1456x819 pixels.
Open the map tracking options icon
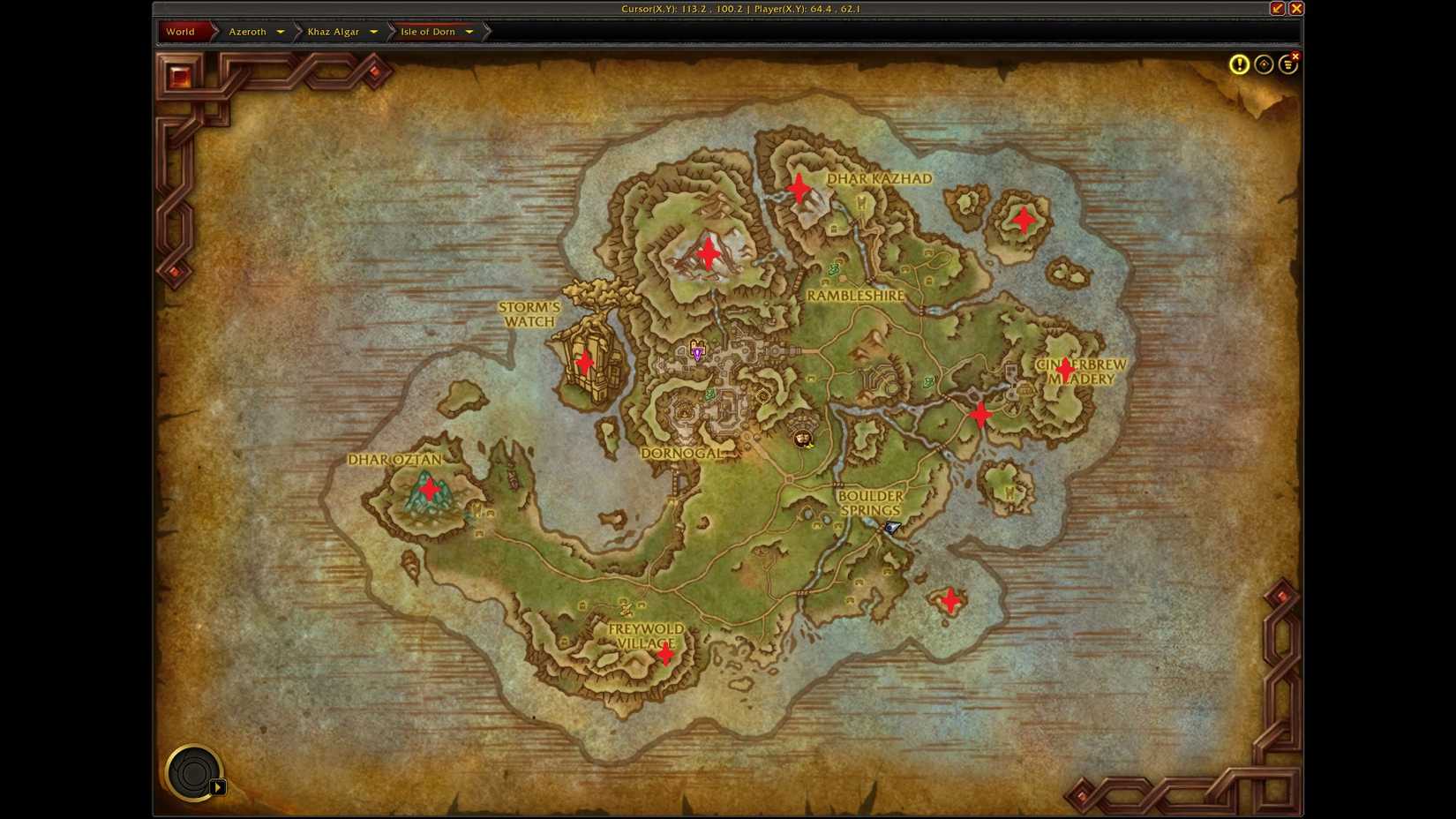(1264, 64)
